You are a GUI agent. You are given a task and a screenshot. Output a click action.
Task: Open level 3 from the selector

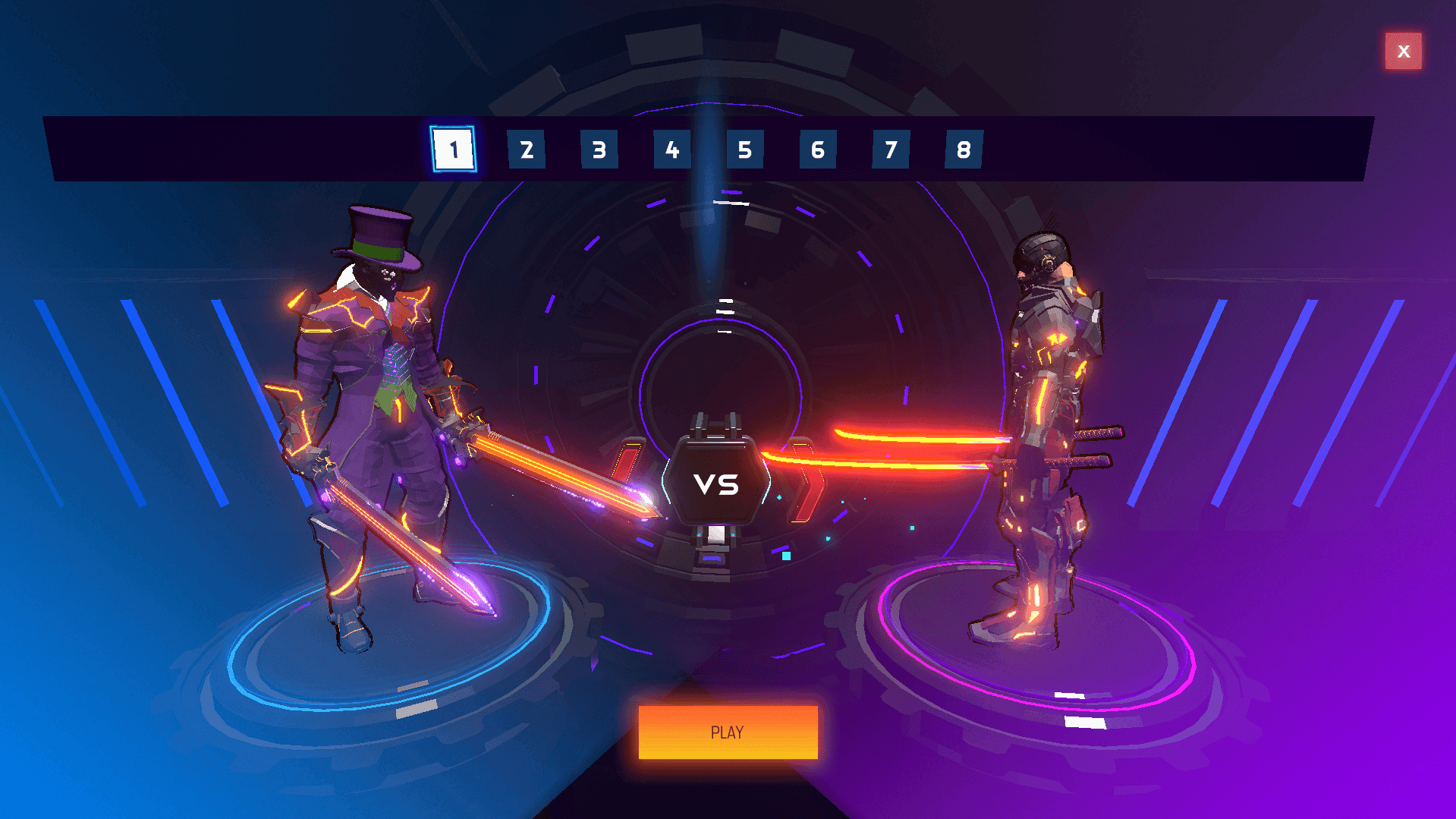pyautogui.click(x=599, y=150)
